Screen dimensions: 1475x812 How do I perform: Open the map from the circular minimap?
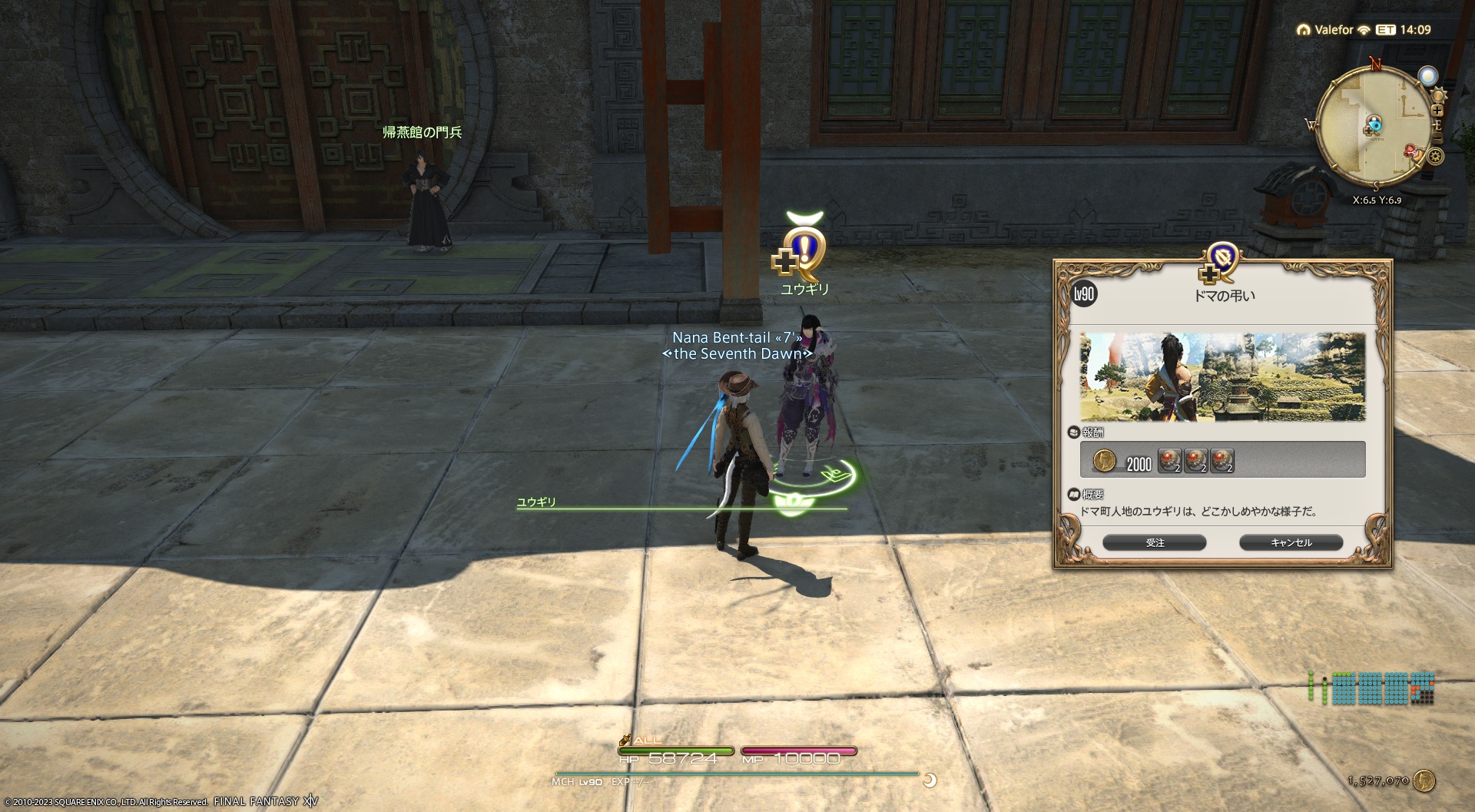(x=1373, y=127)
